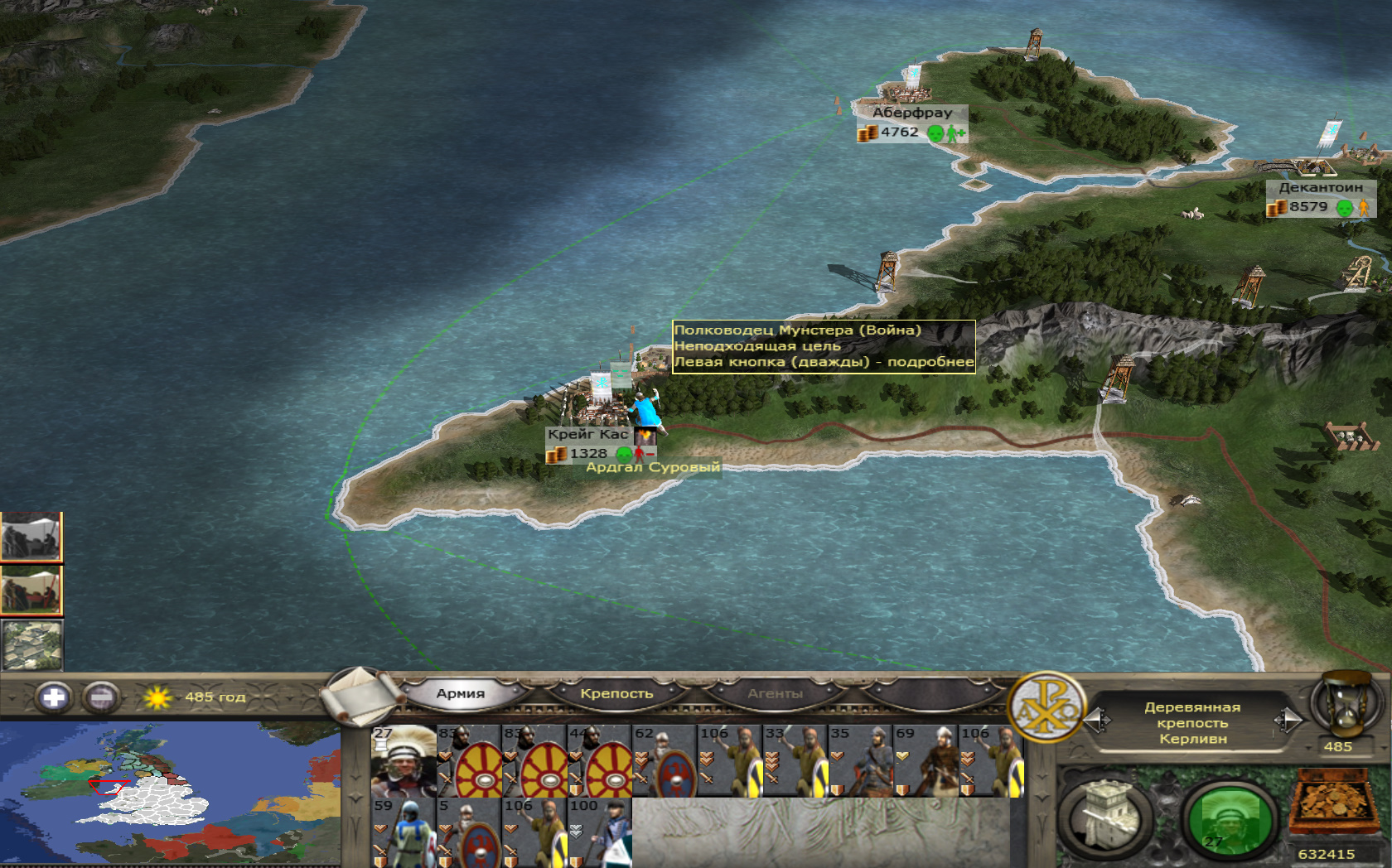This screenshot has height=868, width=1392.
Task: Switch to the Агенты tab
Action: tap(775, 694)
